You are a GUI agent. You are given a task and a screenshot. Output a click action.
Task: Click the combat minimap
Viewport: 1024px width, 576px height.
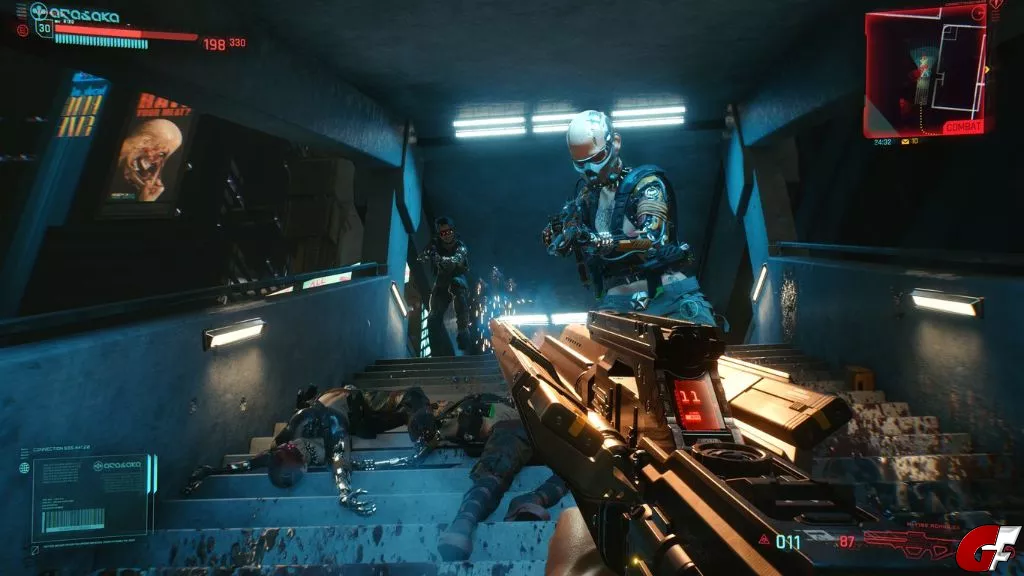924,70
